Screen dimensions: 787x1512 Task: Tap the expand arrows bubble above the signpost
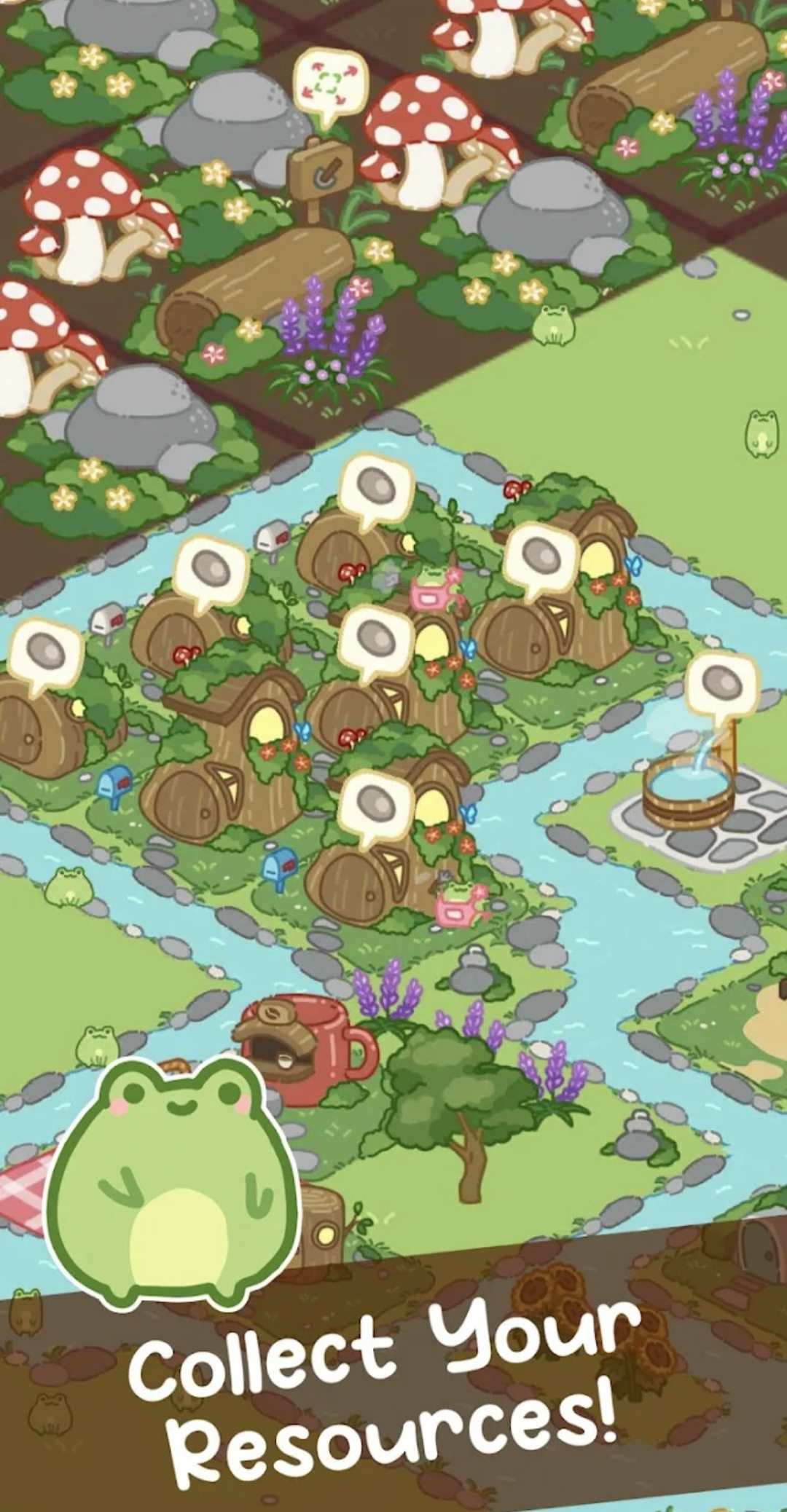(x=329, y=82)
